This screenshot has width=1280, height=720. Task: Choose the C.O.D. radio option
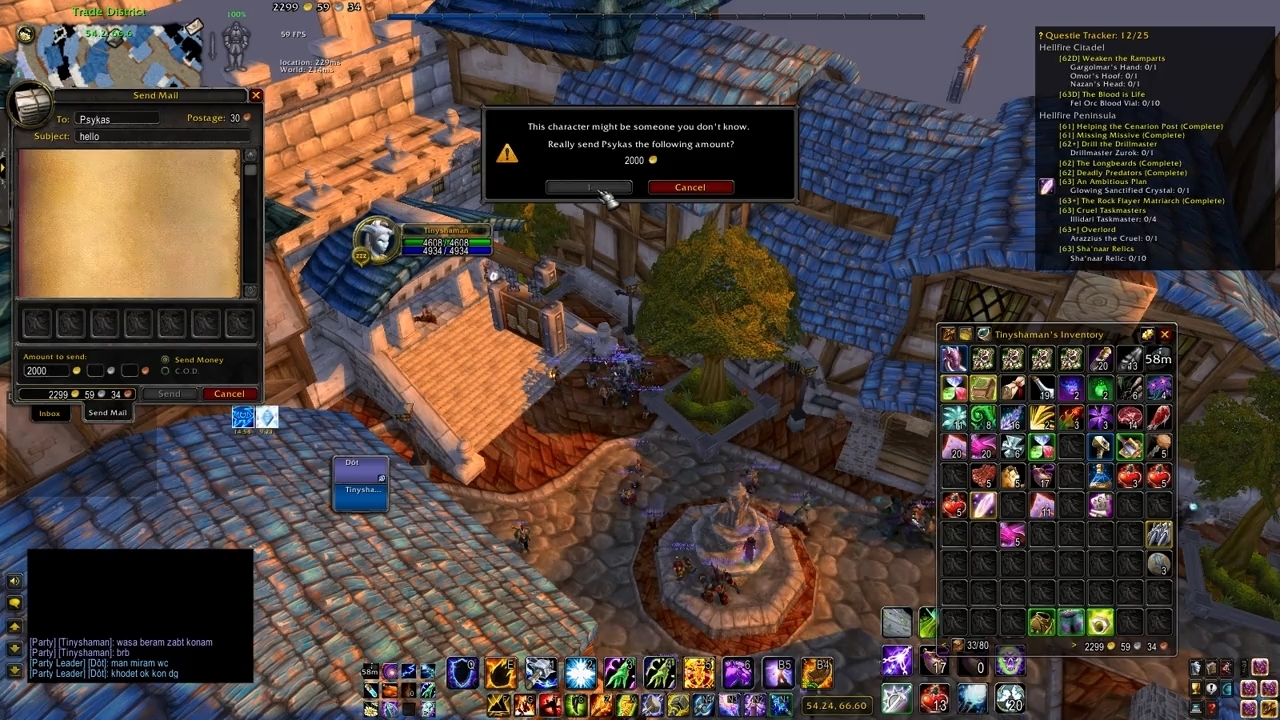[166, 371]
